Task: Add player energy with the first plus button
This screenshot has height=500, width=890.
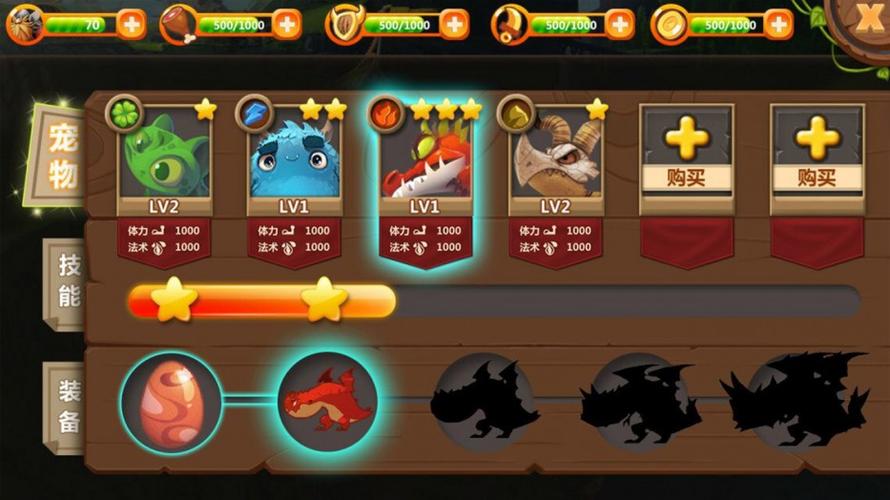Action: click(x=131, y=24)
